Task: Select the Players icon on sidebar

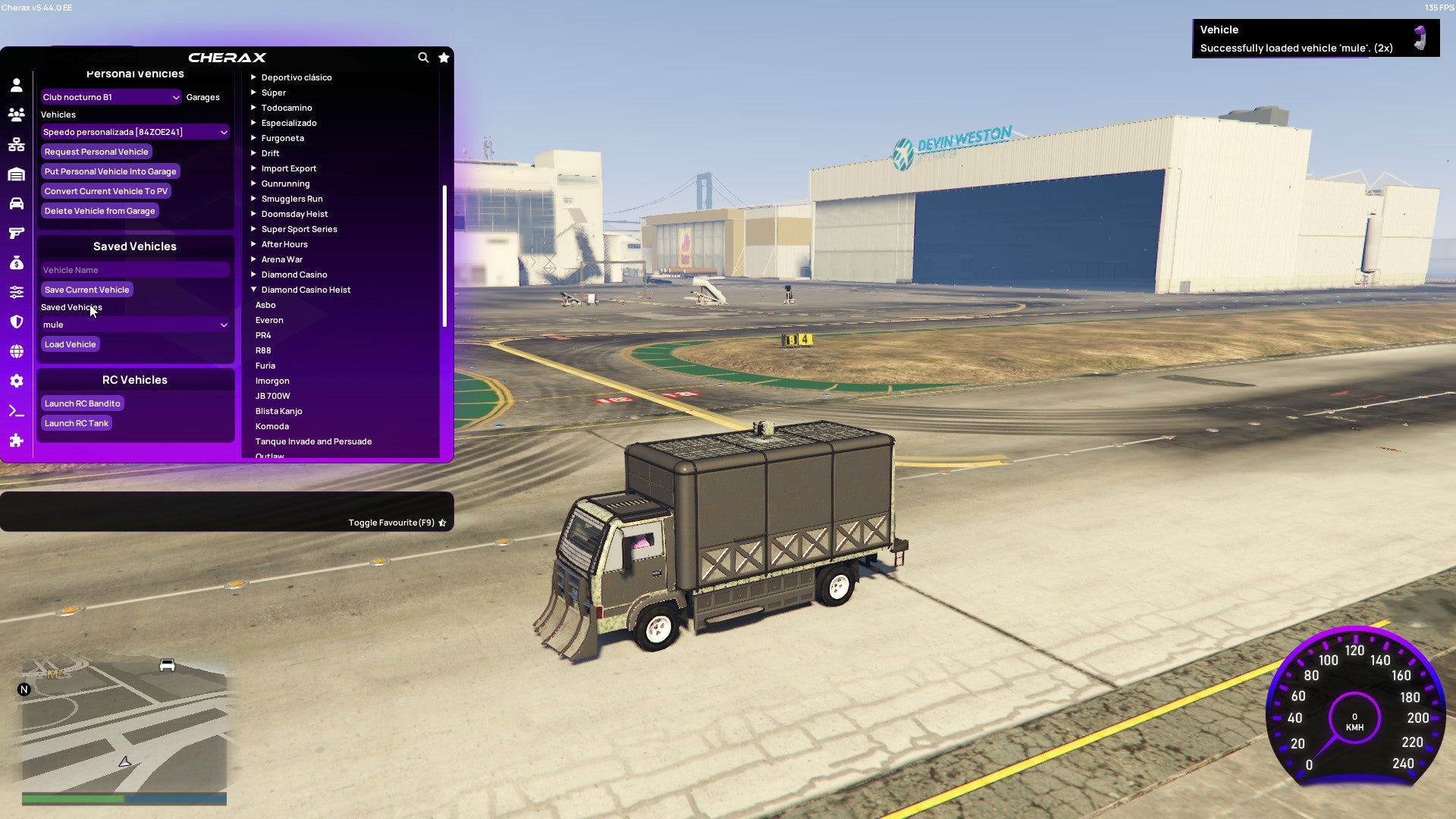Action: point(17,113)
